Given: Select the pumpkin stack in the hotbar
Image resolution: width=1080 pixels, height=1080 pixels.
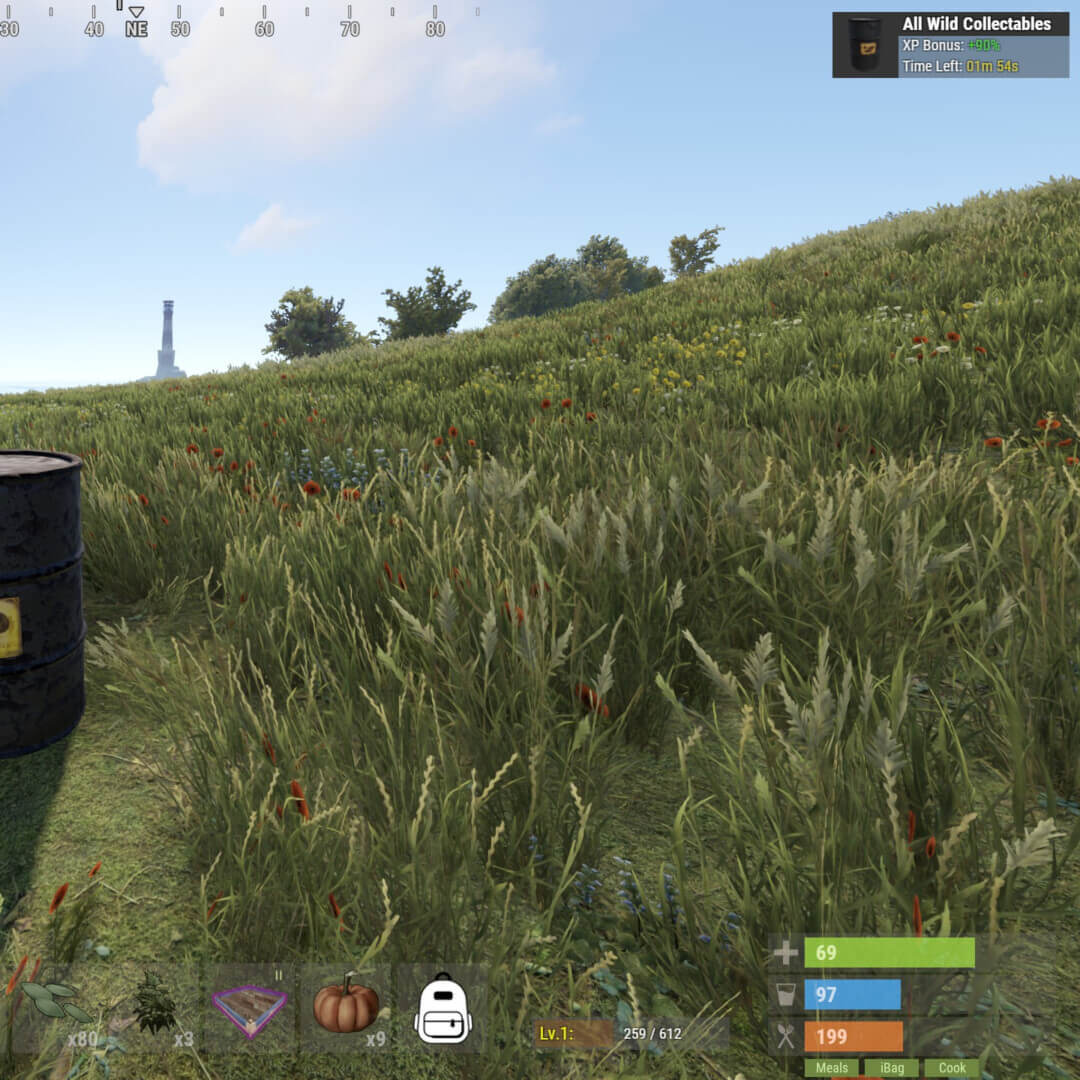Looking at the screenshot, I should [346, 1006].
